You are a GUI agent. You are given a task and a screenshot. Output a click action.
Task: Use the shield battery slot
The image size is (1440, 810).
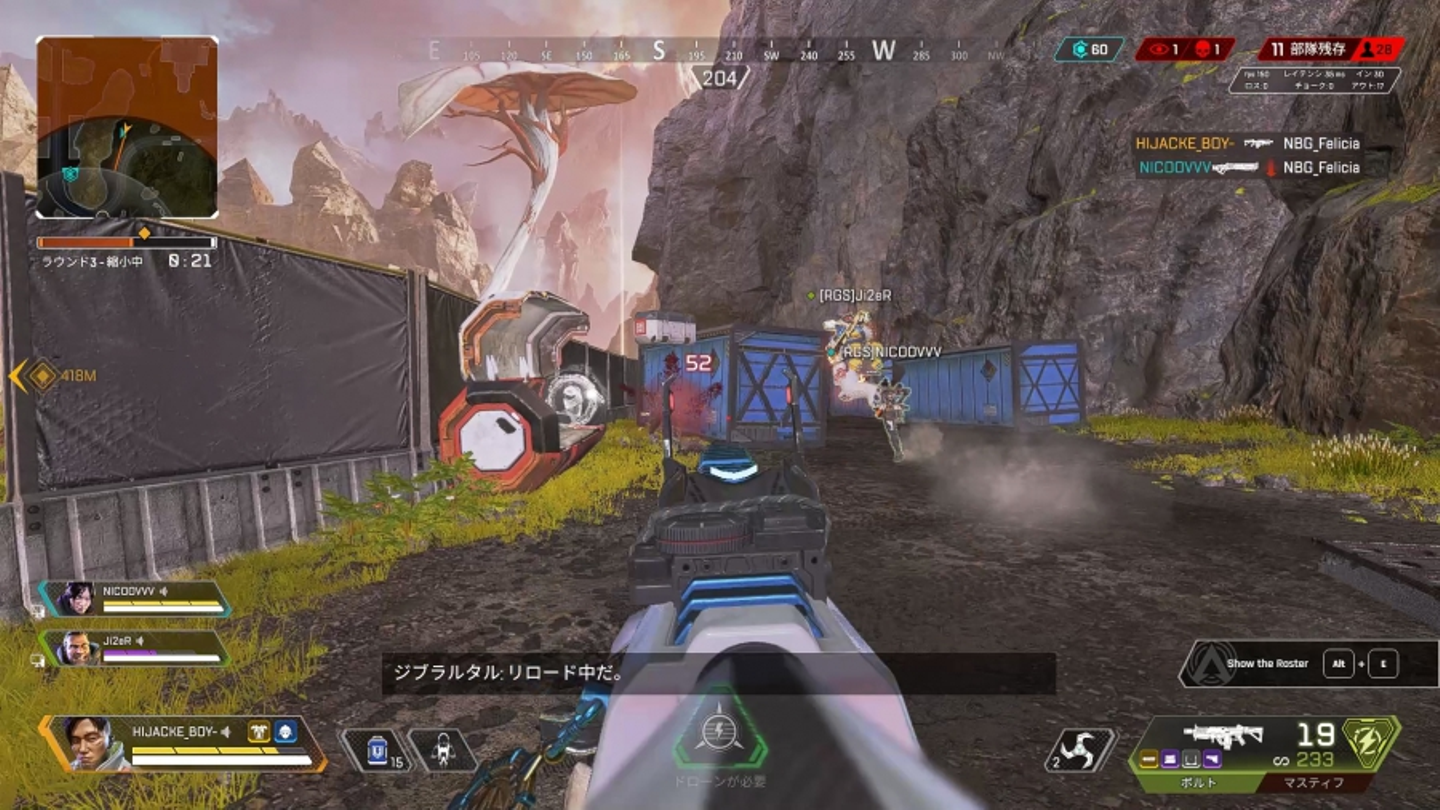377,750
